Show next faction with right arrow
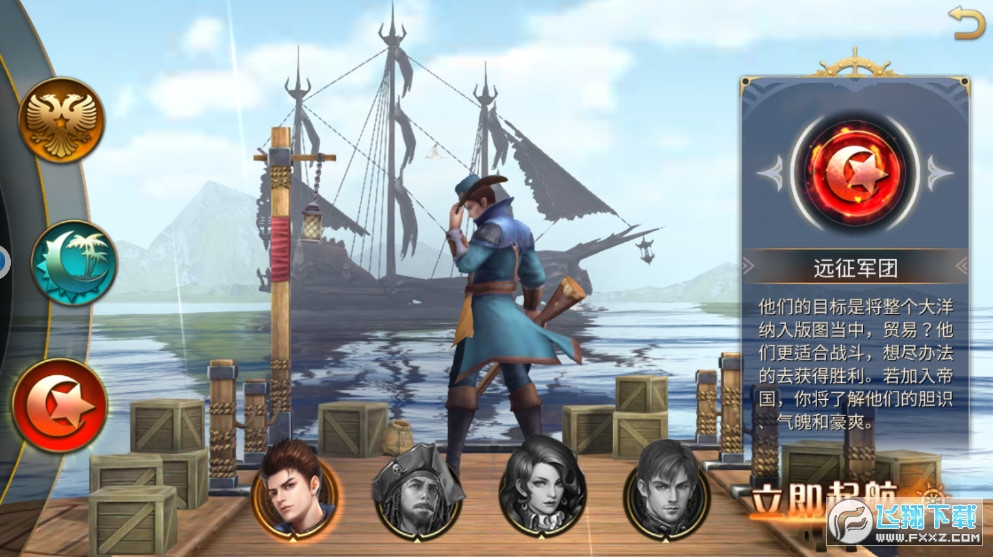 coord(937,173)
